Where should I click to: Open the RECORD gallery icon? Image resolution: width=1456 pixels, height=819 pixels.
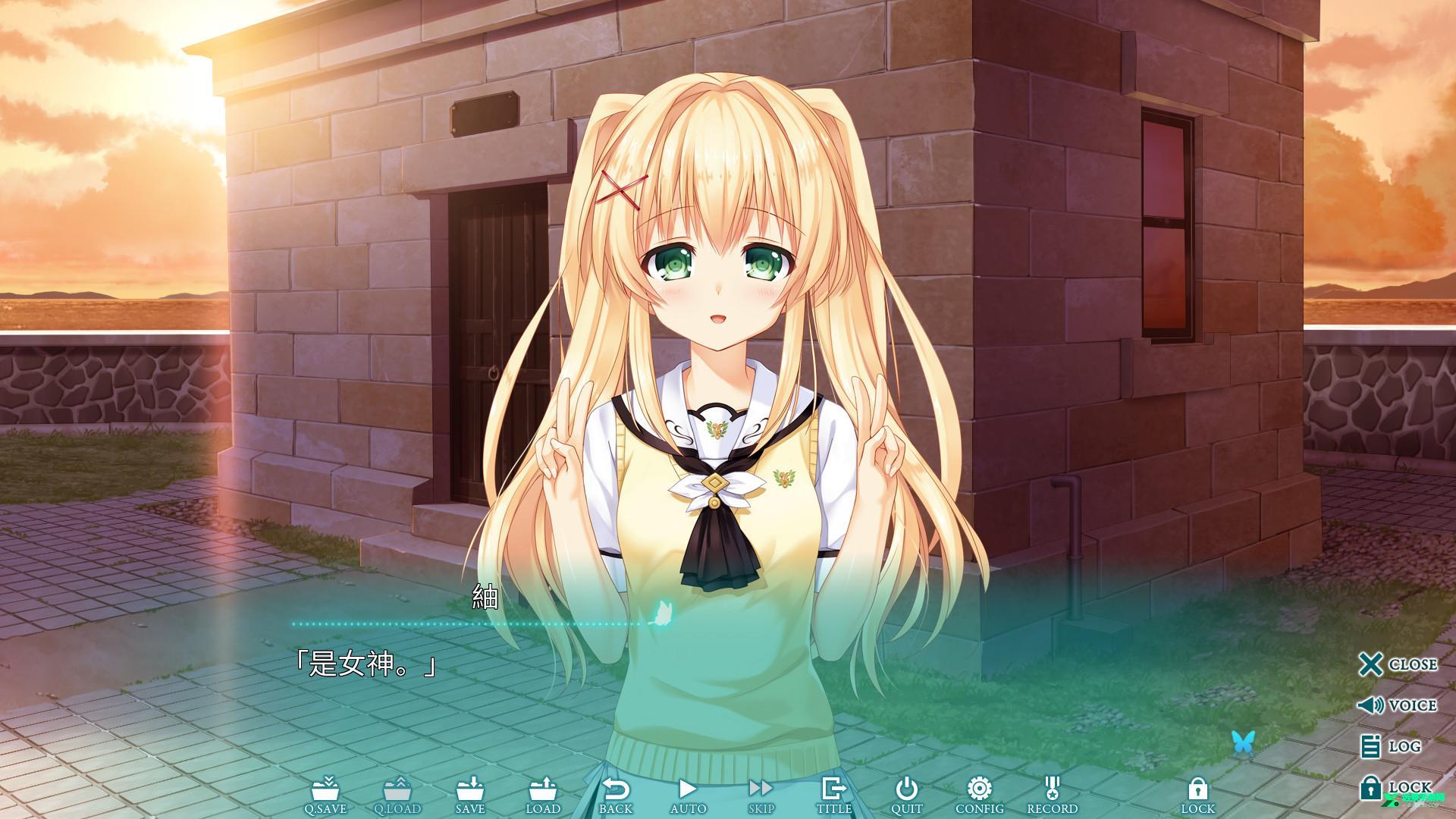pyautogui.click(x=1053, y=791)
